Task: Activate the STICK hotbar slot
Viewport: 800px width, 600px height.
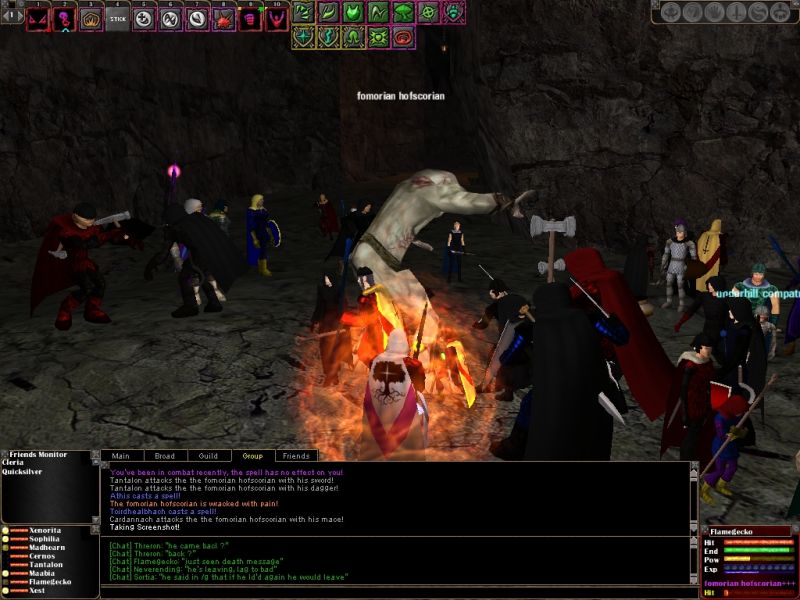Action: (118, 19)
